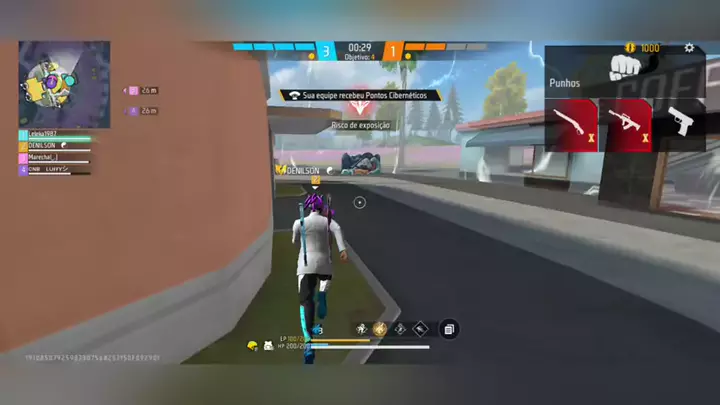This screenshot has height=405, width=720.
Task: Tap the golden active skill icon
Action: (380, 328)
